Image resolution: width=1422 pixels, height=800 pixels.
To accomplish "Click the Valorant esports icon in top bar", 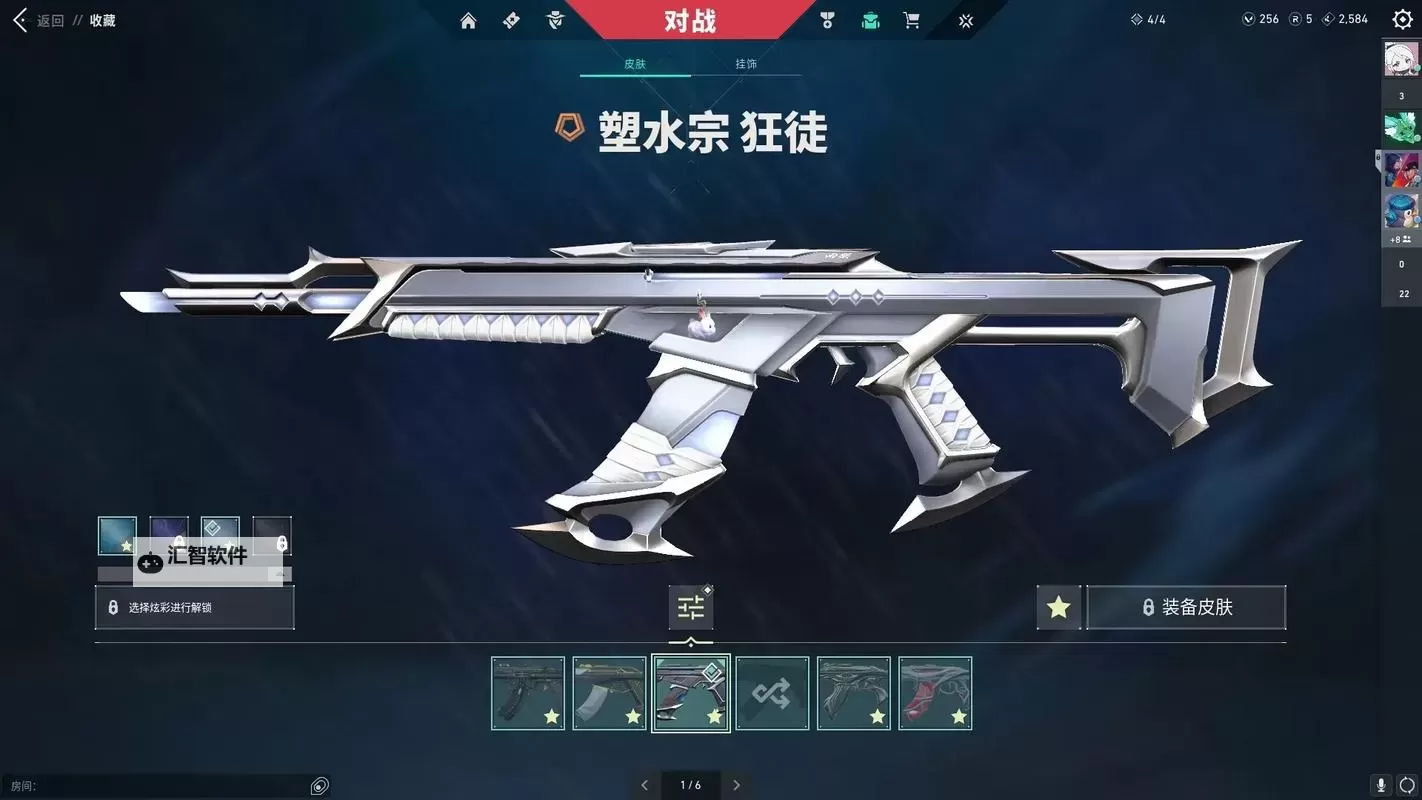I will [x=964, y=19].
